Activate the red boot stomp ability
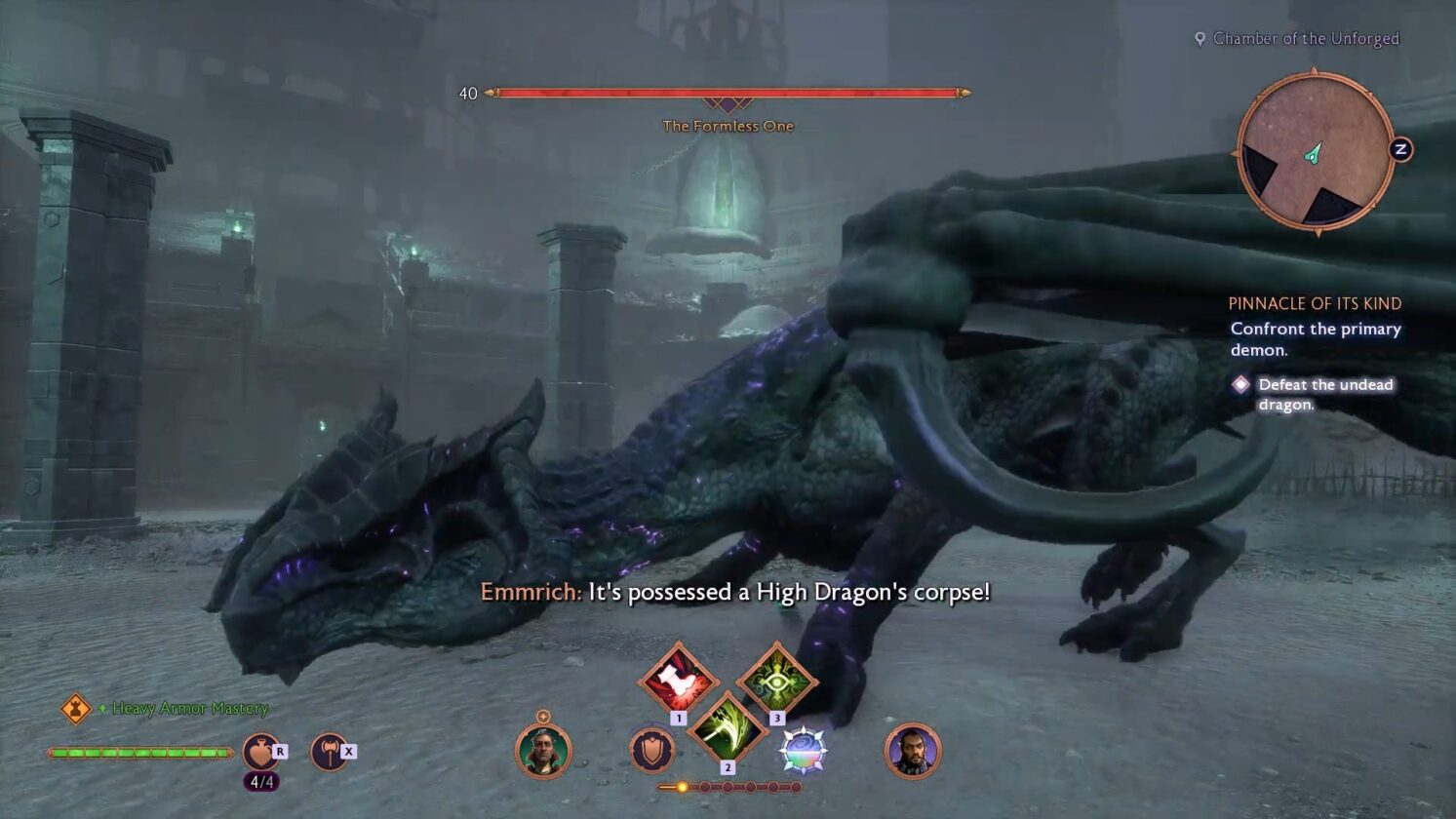This screenshot has width=1456, height=819. pos(678,680)
